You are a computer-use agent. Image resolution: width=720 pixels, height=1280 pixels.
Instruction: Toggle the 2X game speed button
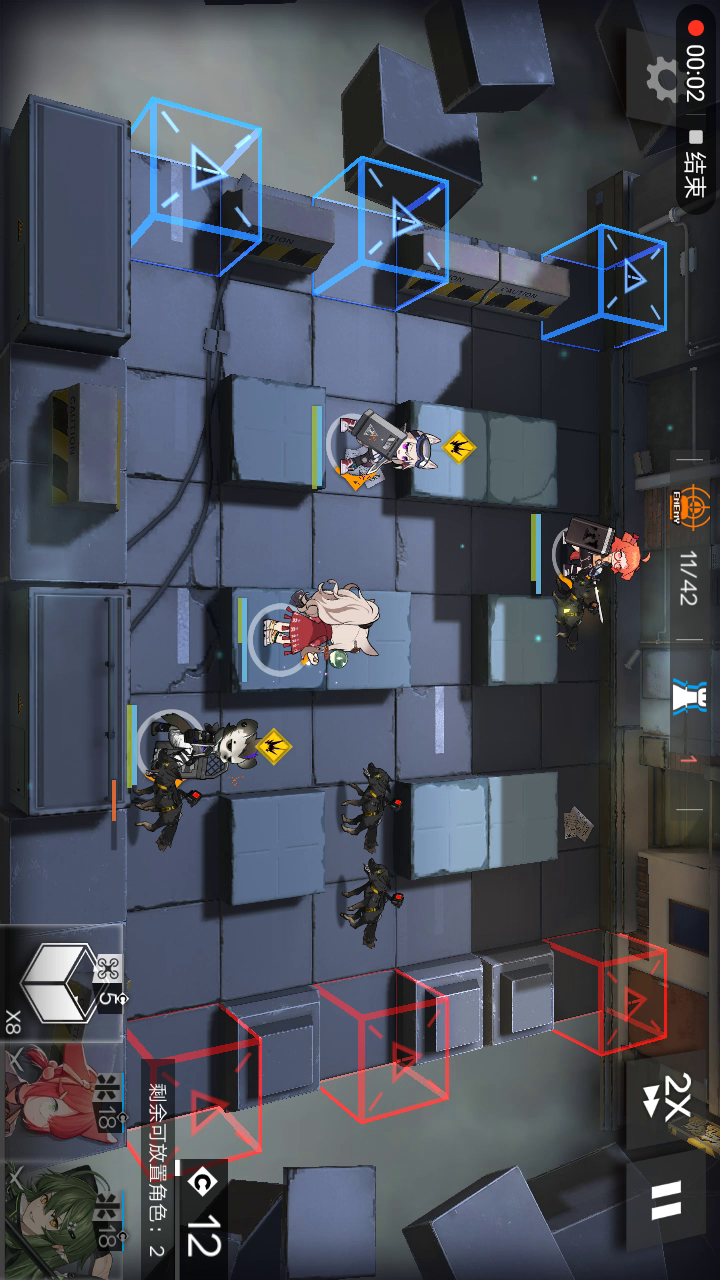coord(668,1097)
